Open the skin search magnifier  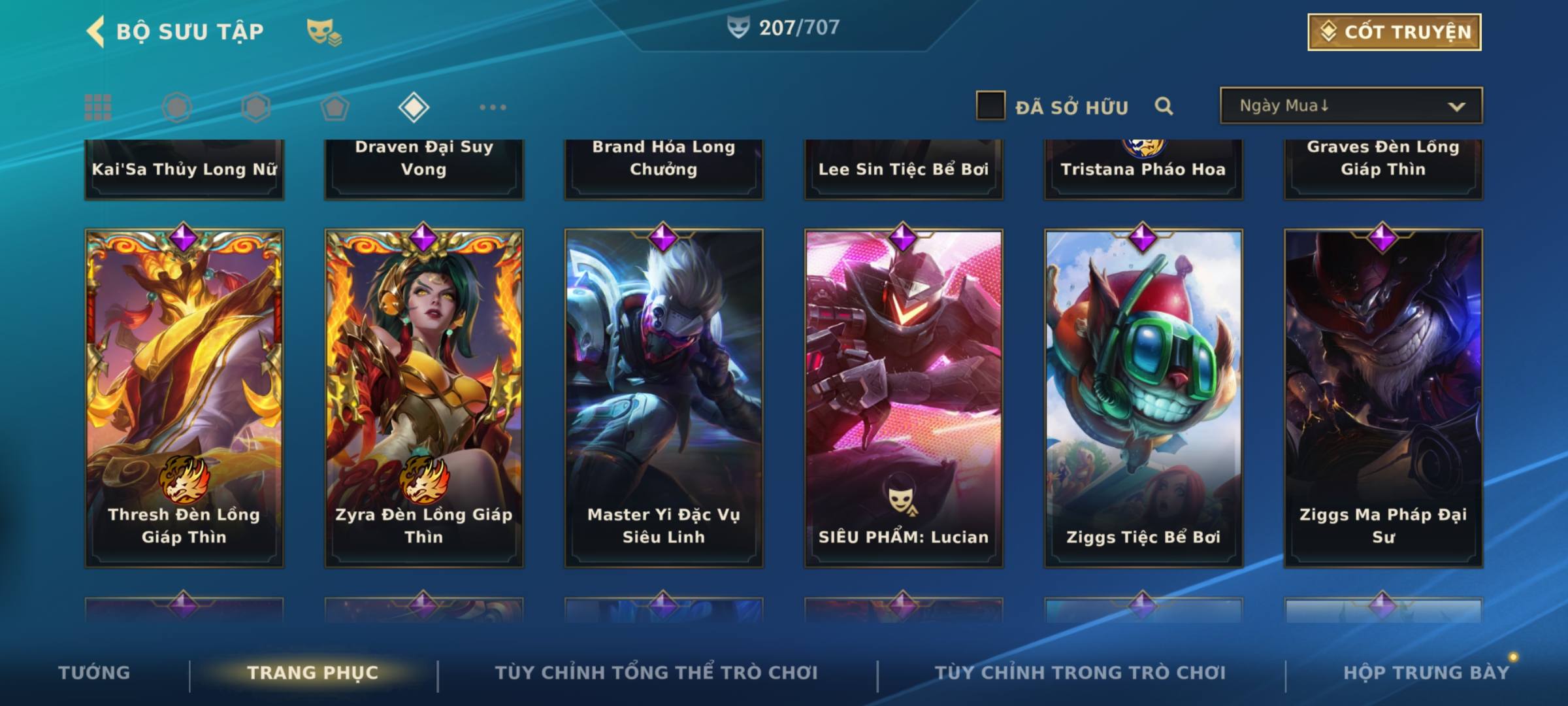[x=1164, y=106]
